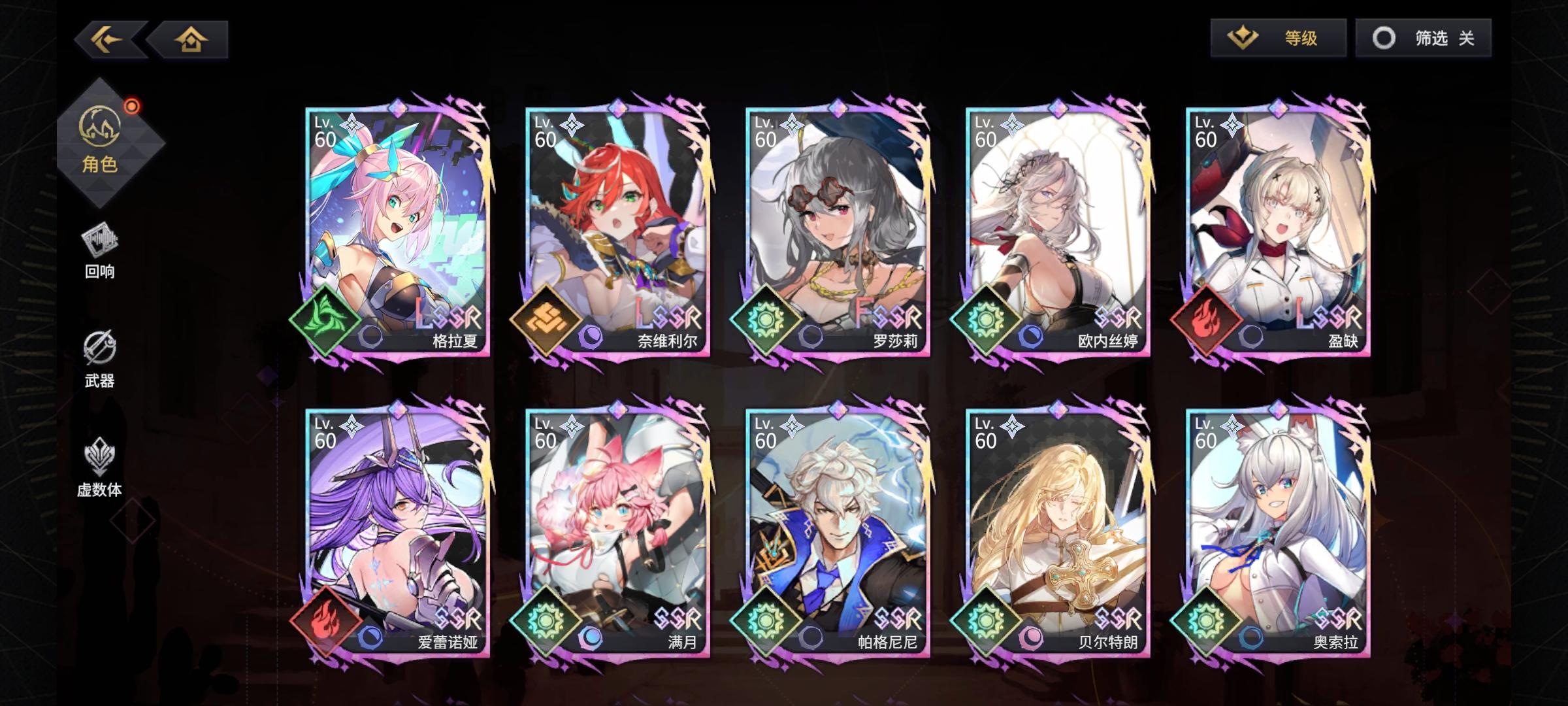Open the 等级 level sorting dropdown
1568x706 pixels.
click(1279, 39)
